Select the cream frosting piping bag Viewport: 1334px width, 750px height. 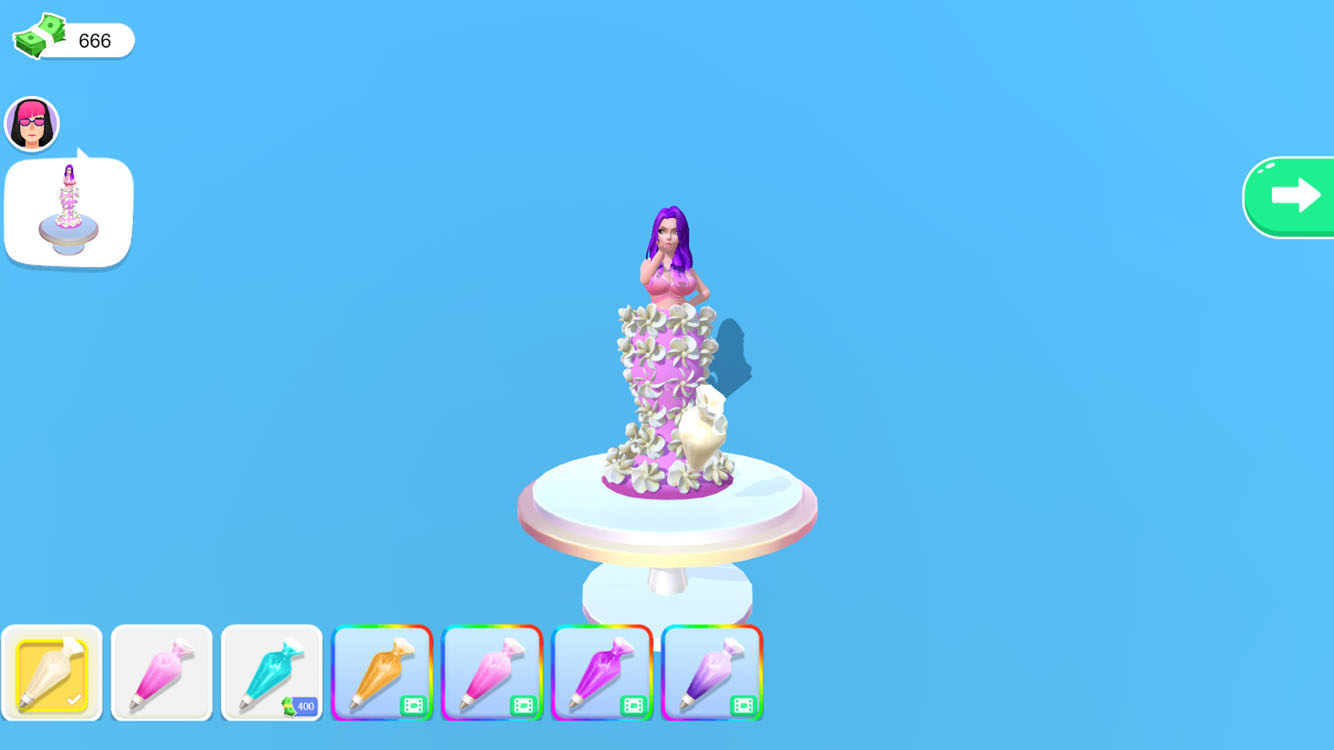point(52,670)
